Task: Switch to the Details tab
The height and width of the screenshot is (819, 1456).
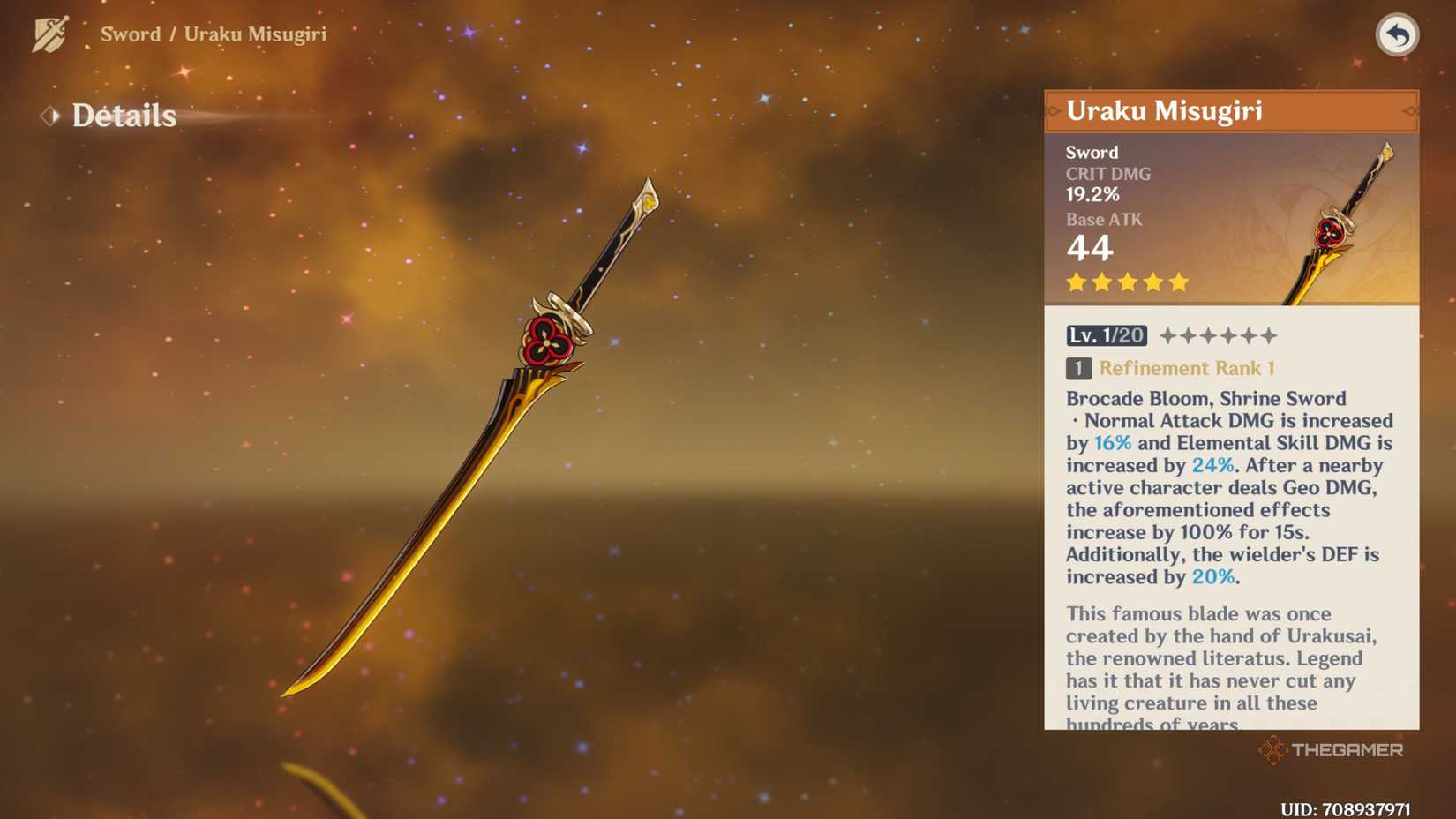Action: [x=124, y=115]
